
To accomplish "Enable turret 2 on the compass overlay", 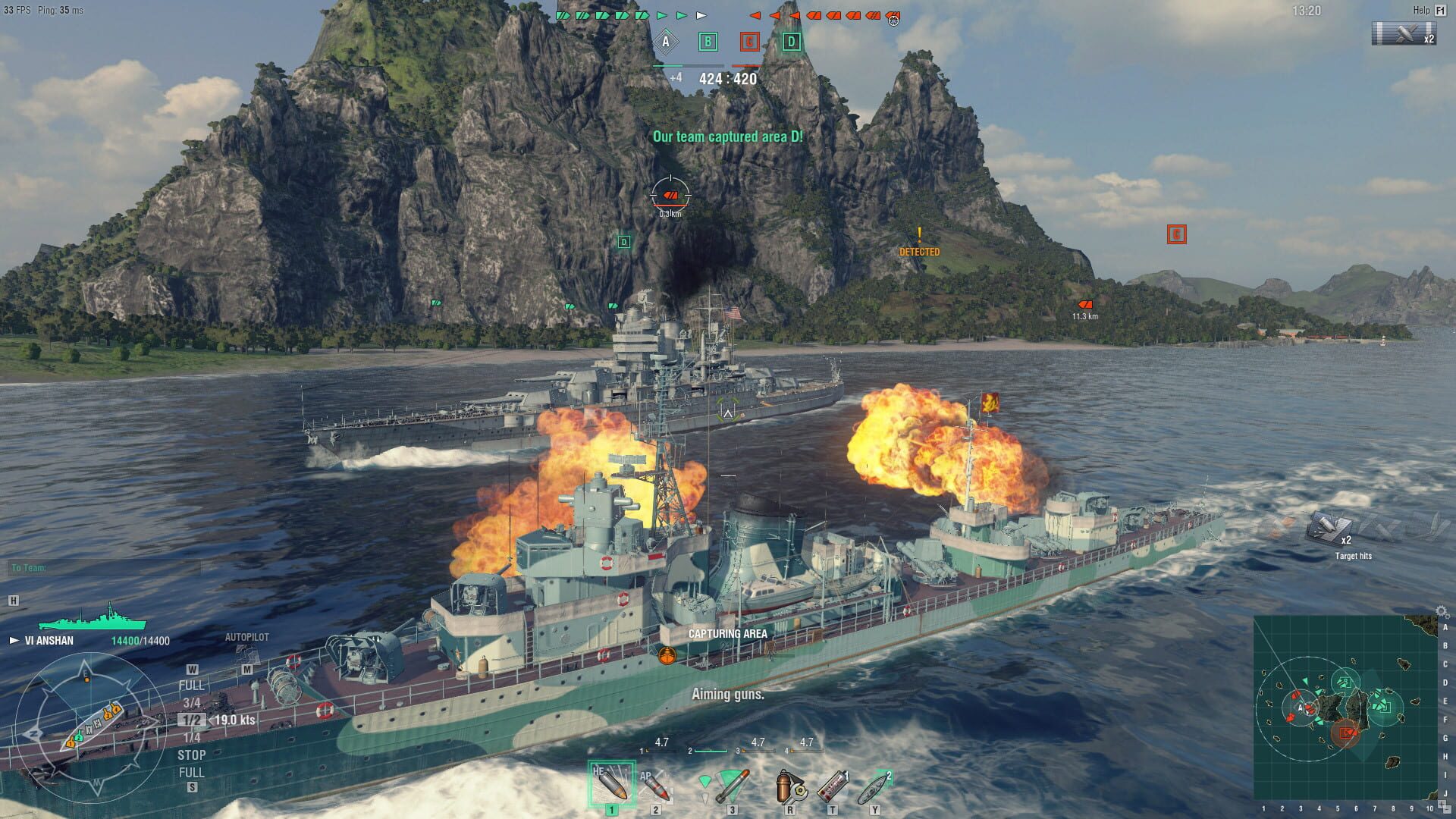I will point(79,737).
